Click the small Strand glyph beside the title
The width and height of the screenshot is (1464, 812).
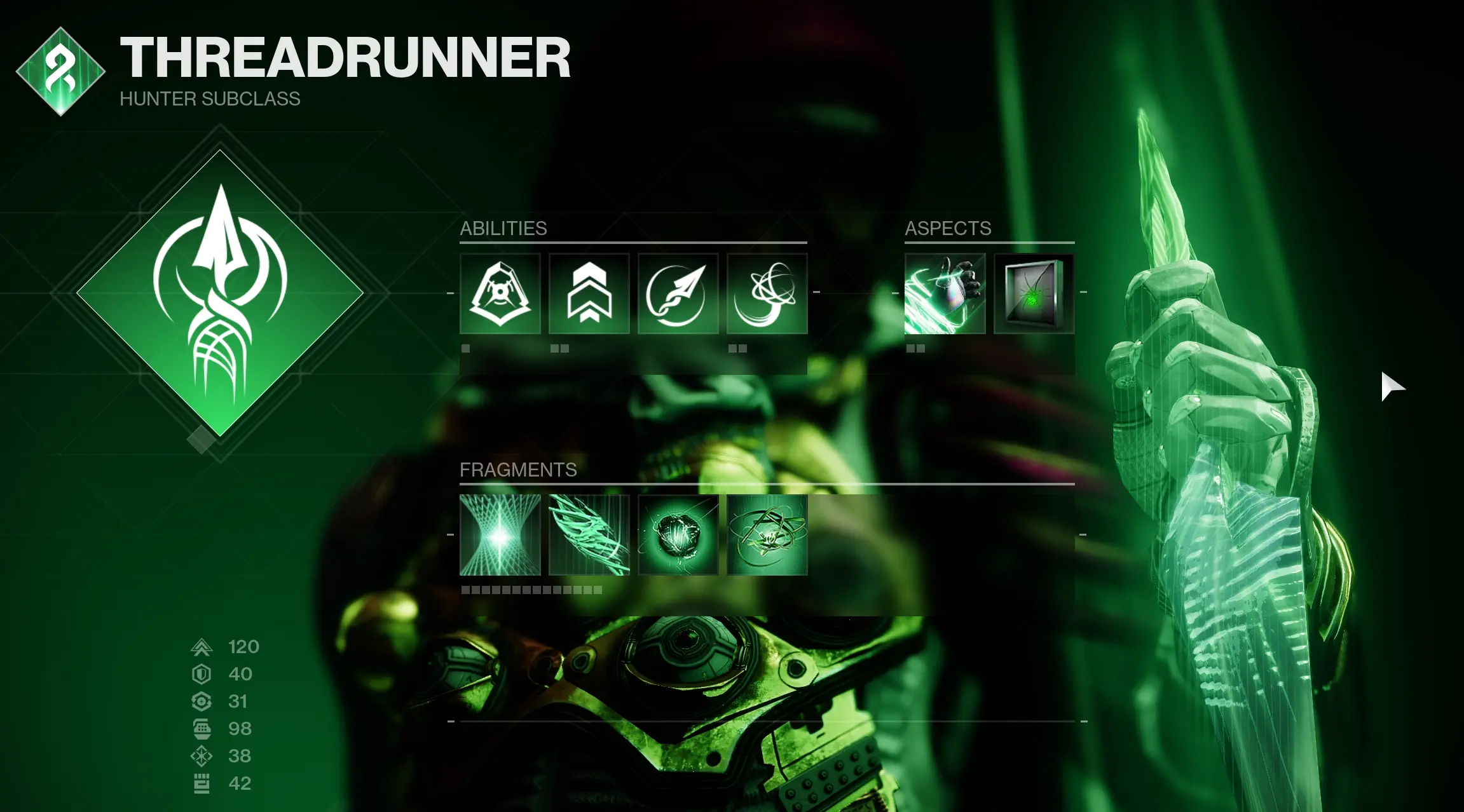60,72
